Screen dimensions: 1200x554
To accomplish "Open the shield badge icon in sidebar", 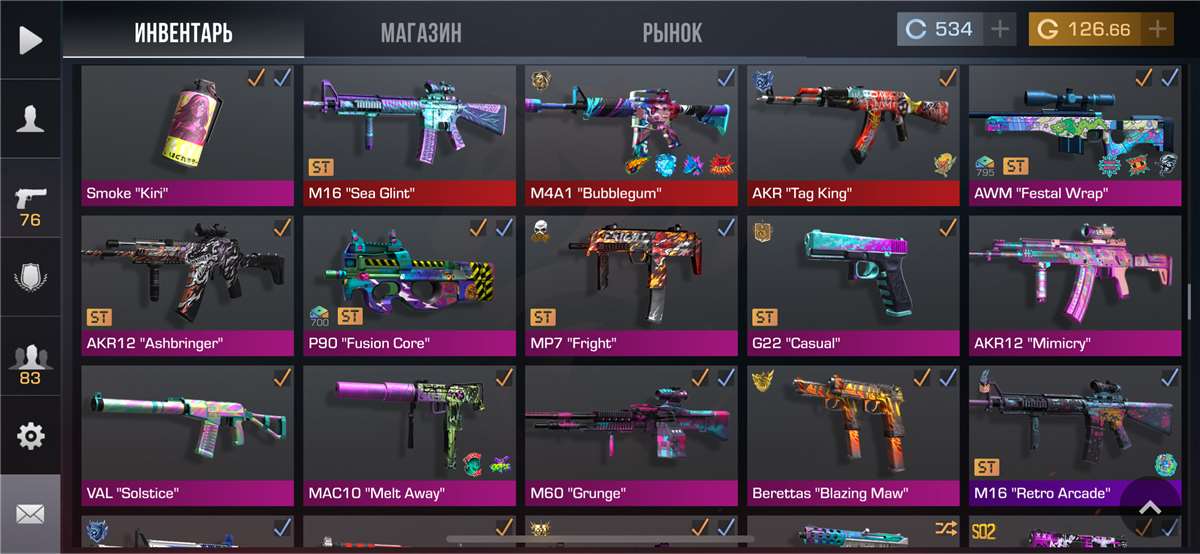I will point(30,276).
